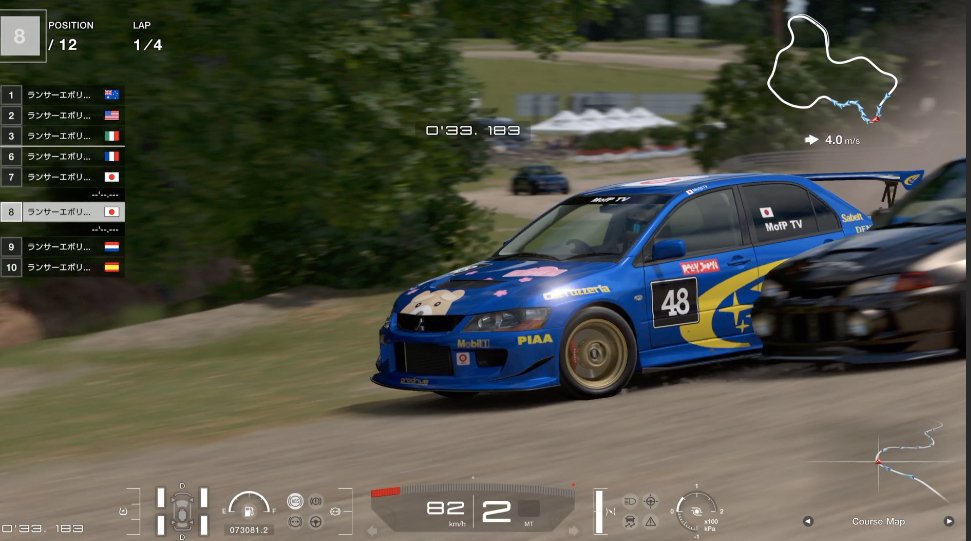The image size is (971, 541).
Task: Click the turbo boost pressure gauge
Action: pos(695,508)
